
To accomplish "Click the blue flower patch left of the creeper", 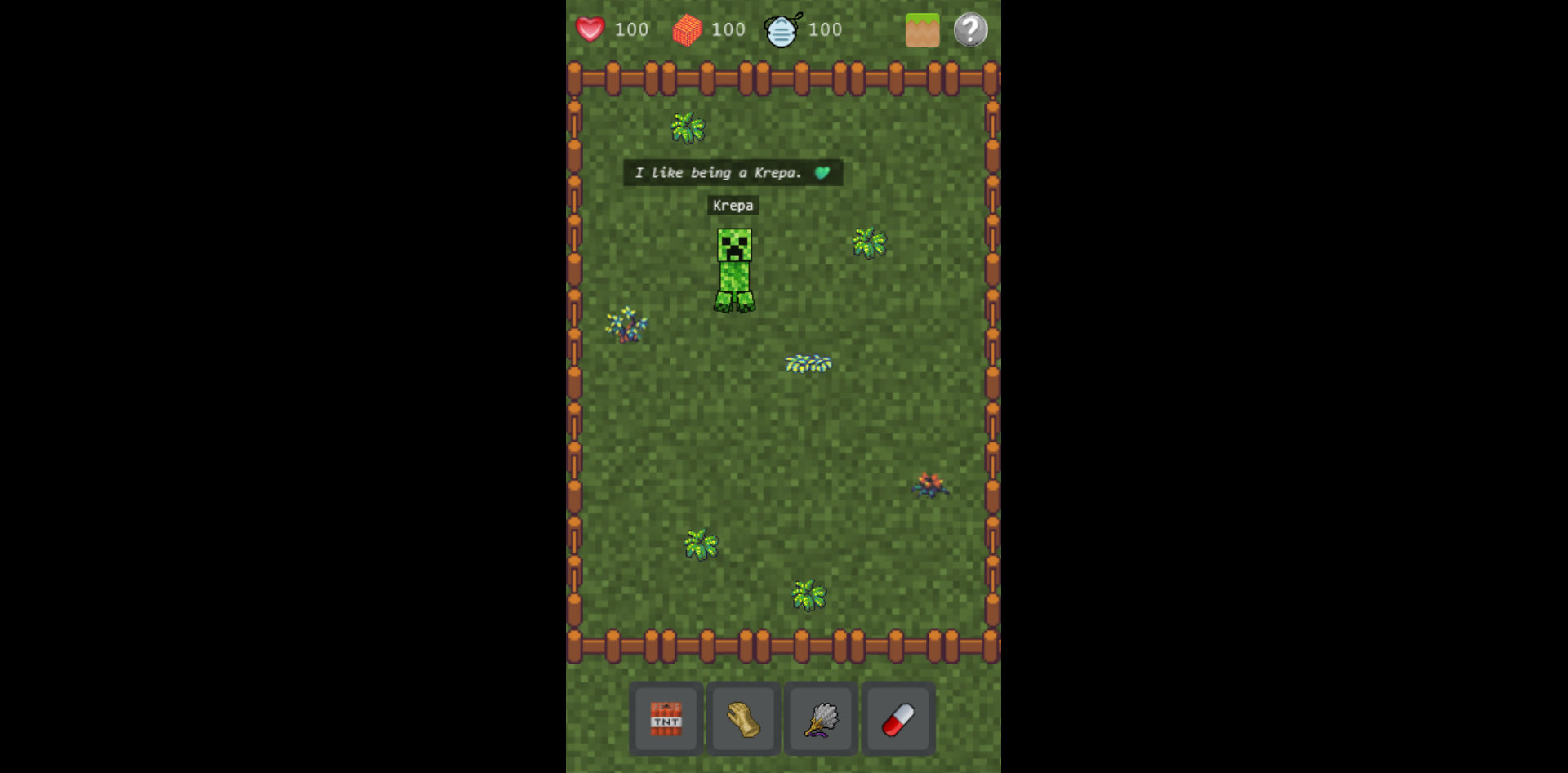I will pos(626,325).
